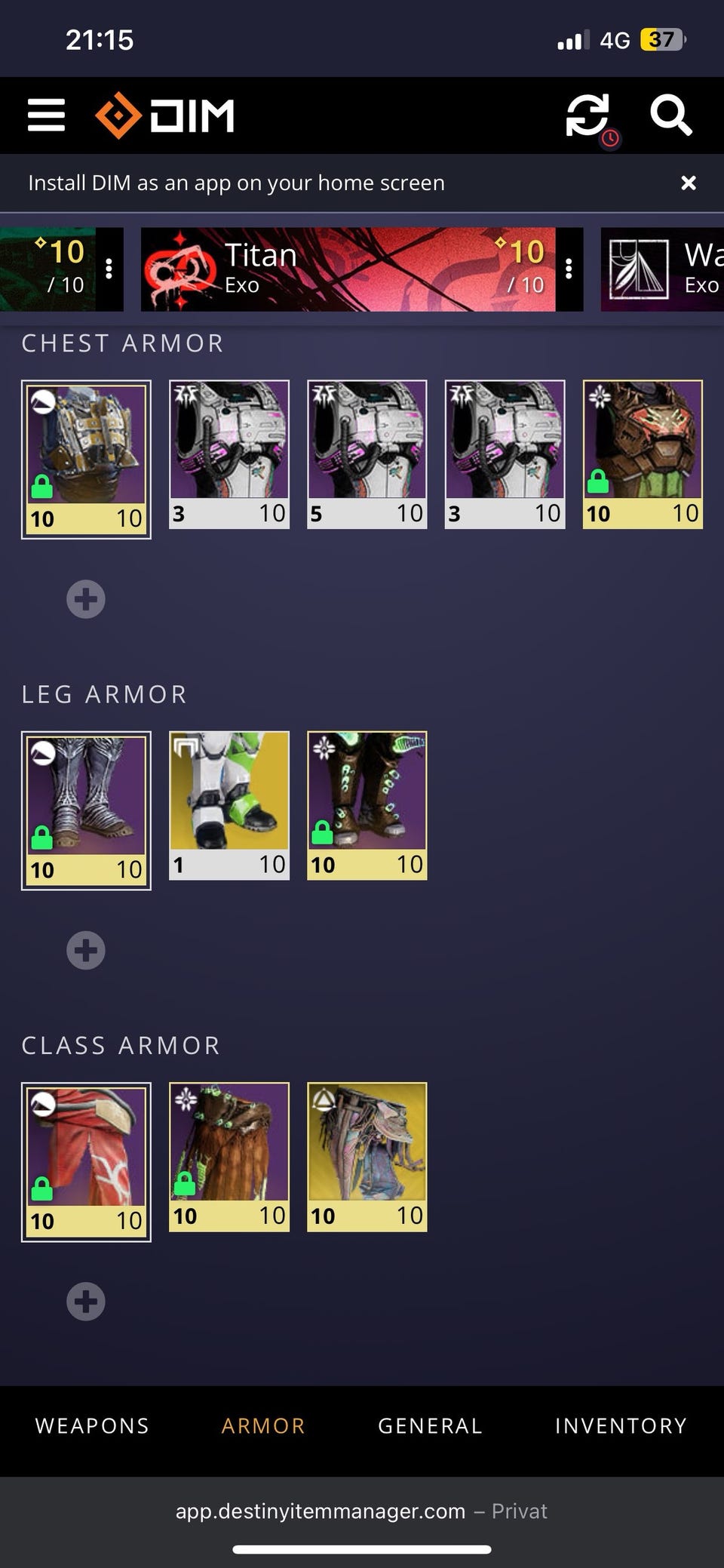Add an item under Chest Armor

coord(86,599)
